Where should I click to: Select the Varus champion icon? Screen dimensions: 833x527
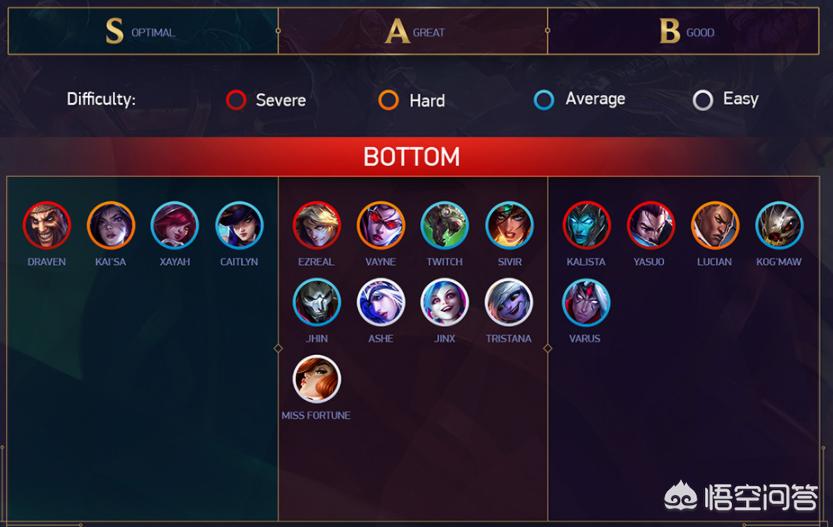tap(586, 303)
